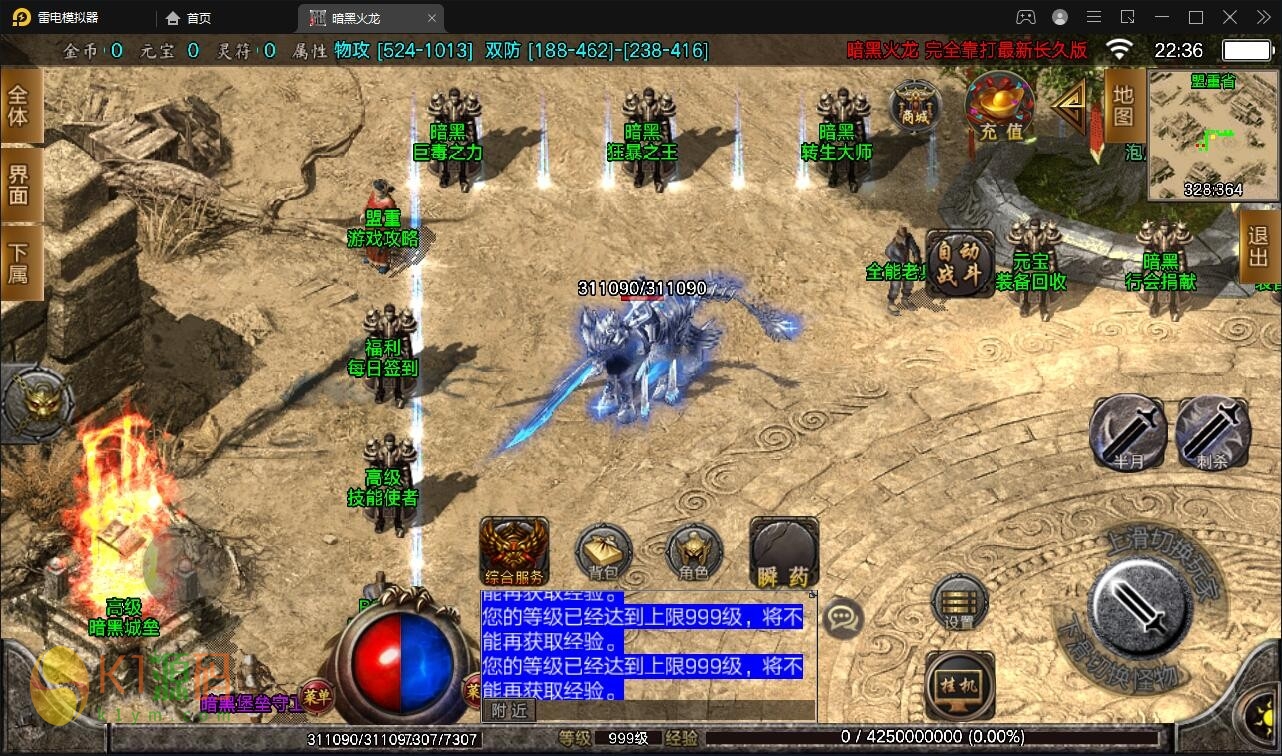Open the LDPlayer hamburger menu
The width and height of the screenshot is (1282, 756).
[x=1094, y=17]
